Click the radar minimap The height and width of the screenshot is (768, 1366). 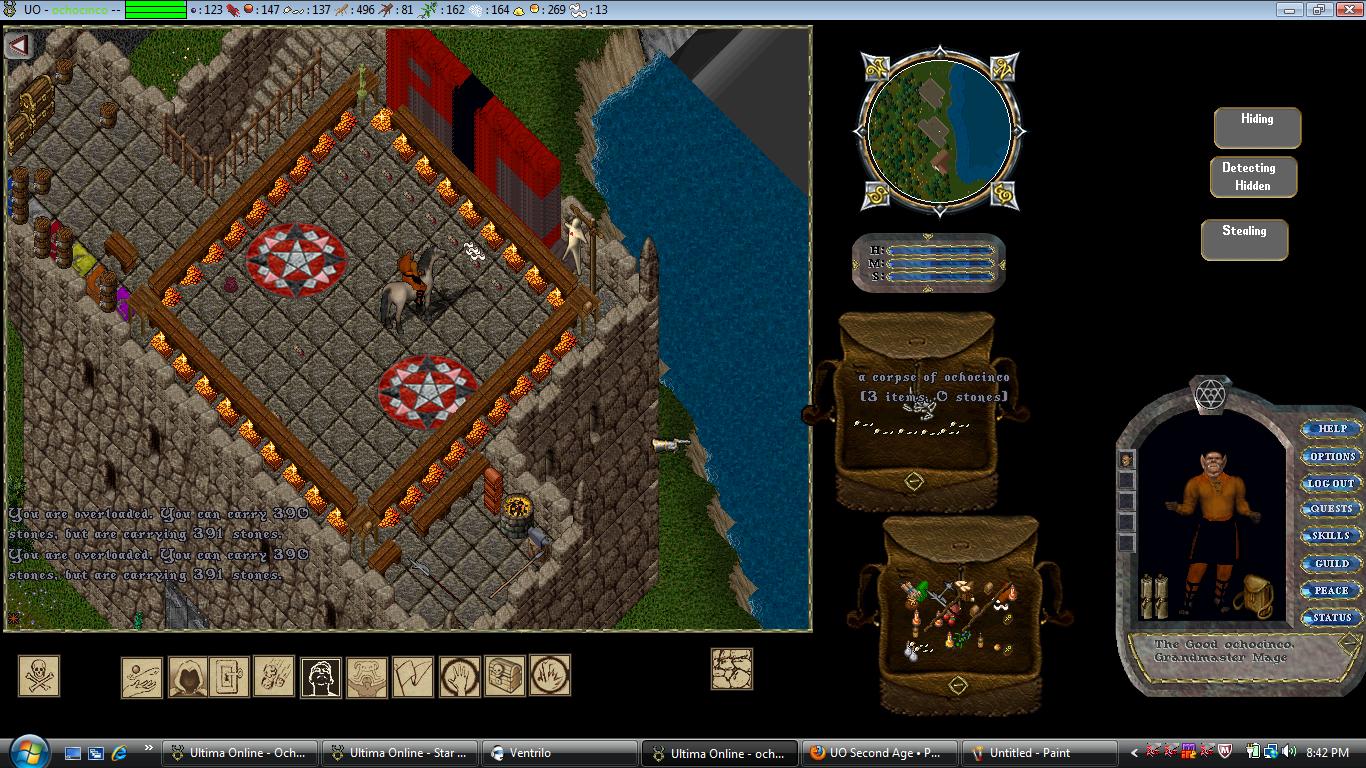[938, 129]
